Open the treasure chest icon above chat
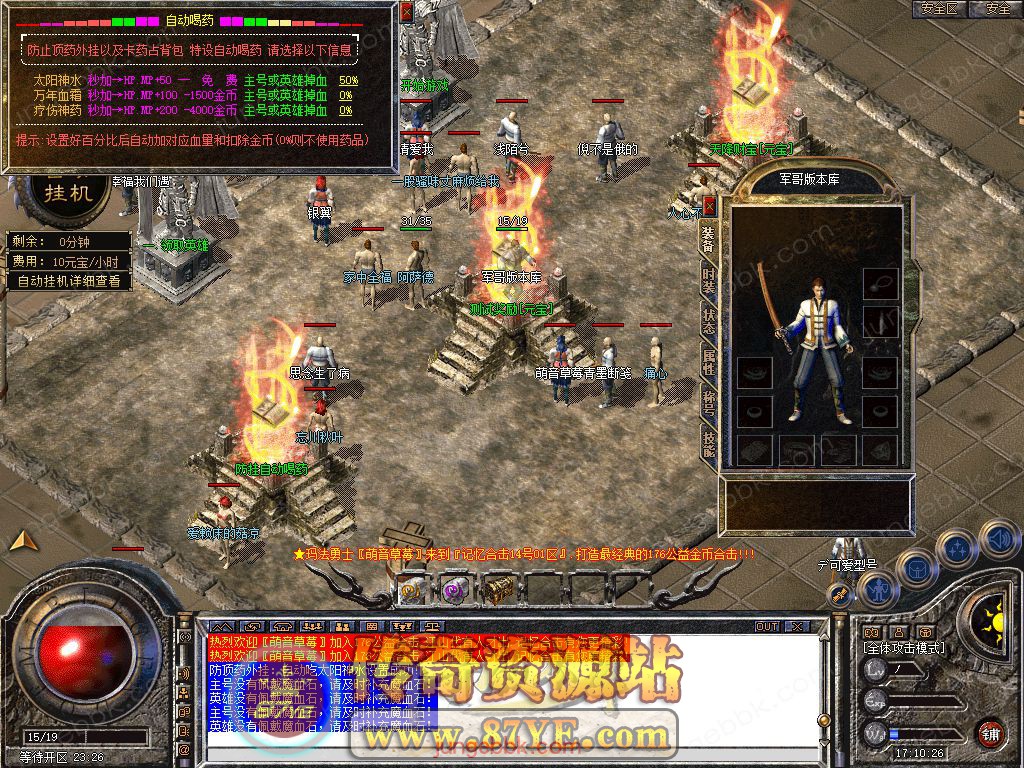The width and height of the screenshot is (1024, 768). [499, 590]
